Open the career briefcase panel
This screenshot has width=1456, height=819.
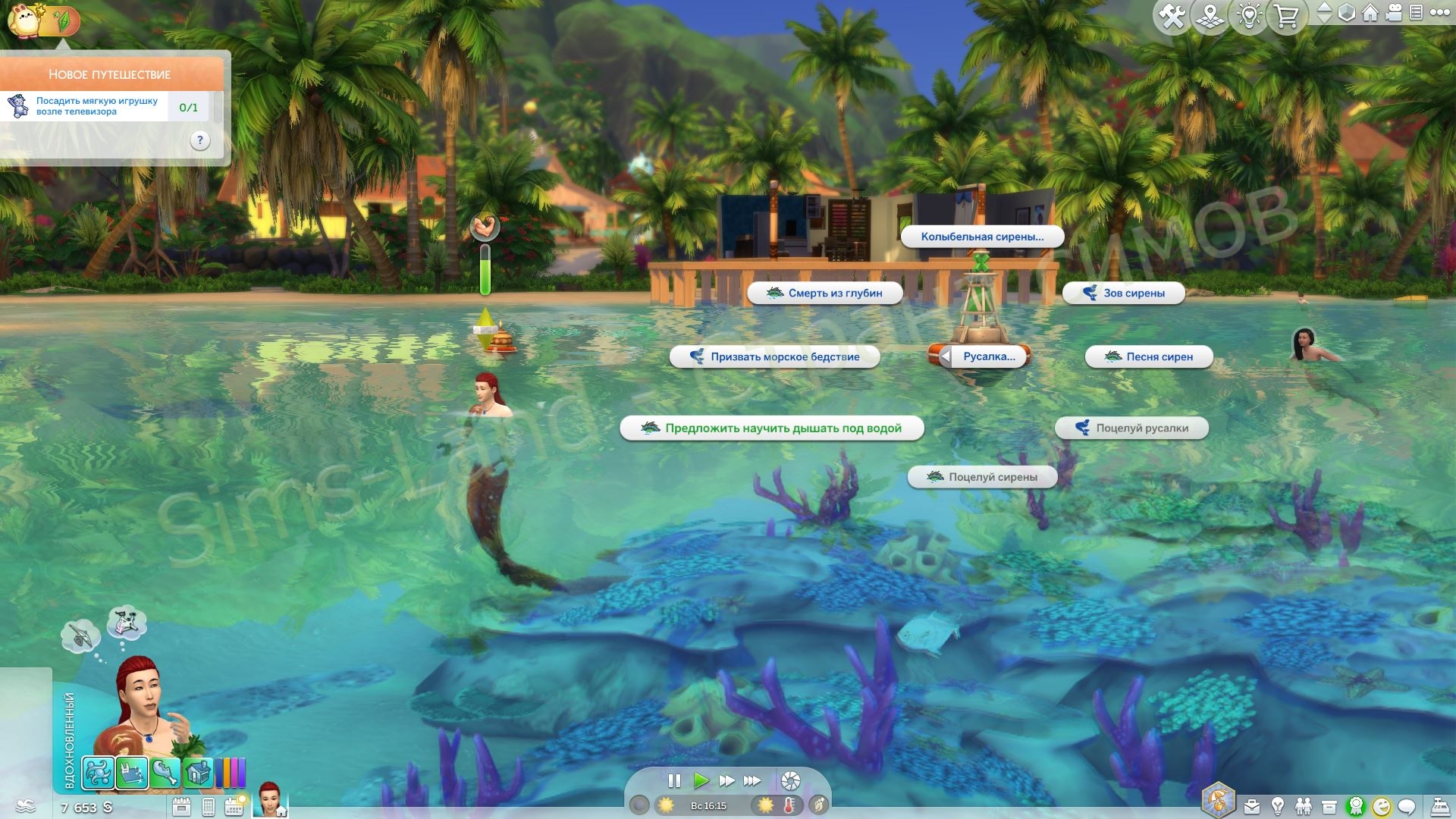tap(1251, 806)
